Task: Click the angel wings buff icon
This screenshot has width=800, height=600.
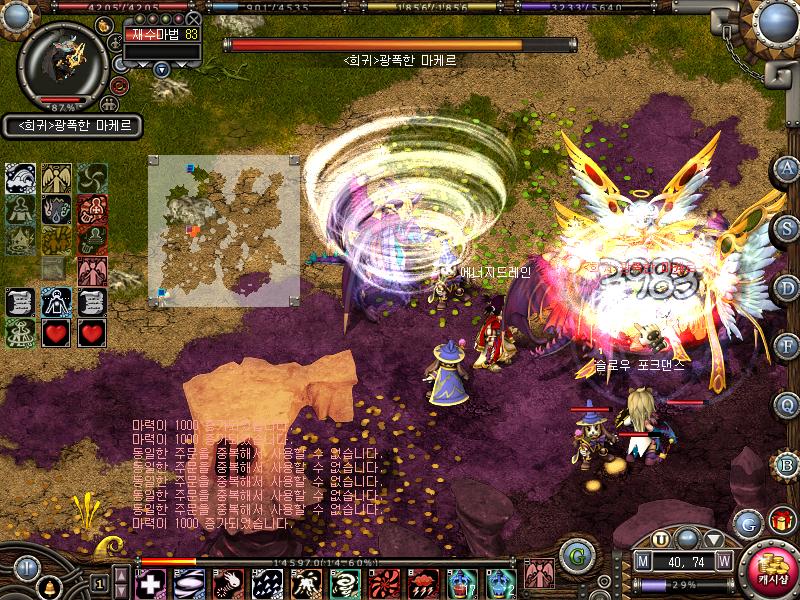Action: 57,180
